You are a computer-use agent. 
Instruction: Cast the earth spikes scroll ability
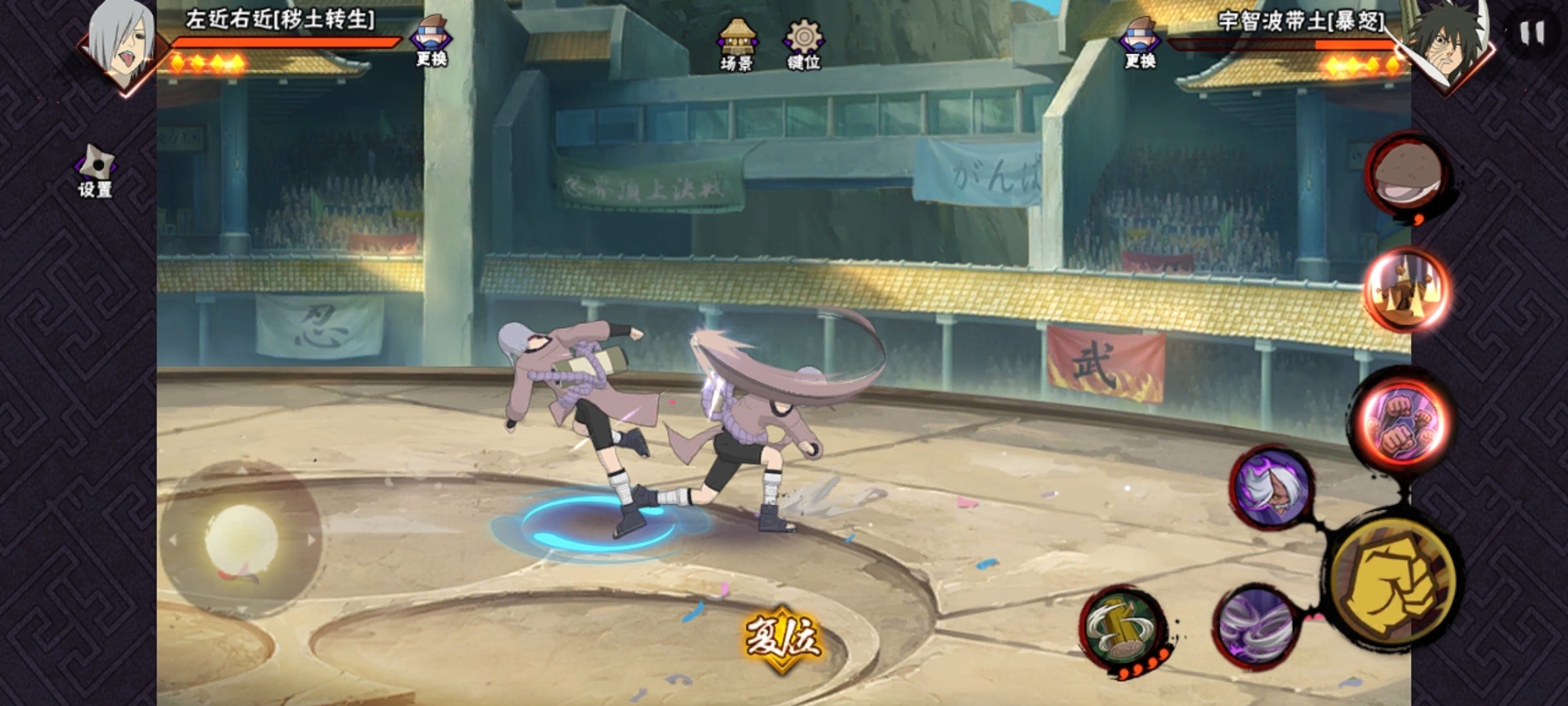click(x=1407, y=289)
